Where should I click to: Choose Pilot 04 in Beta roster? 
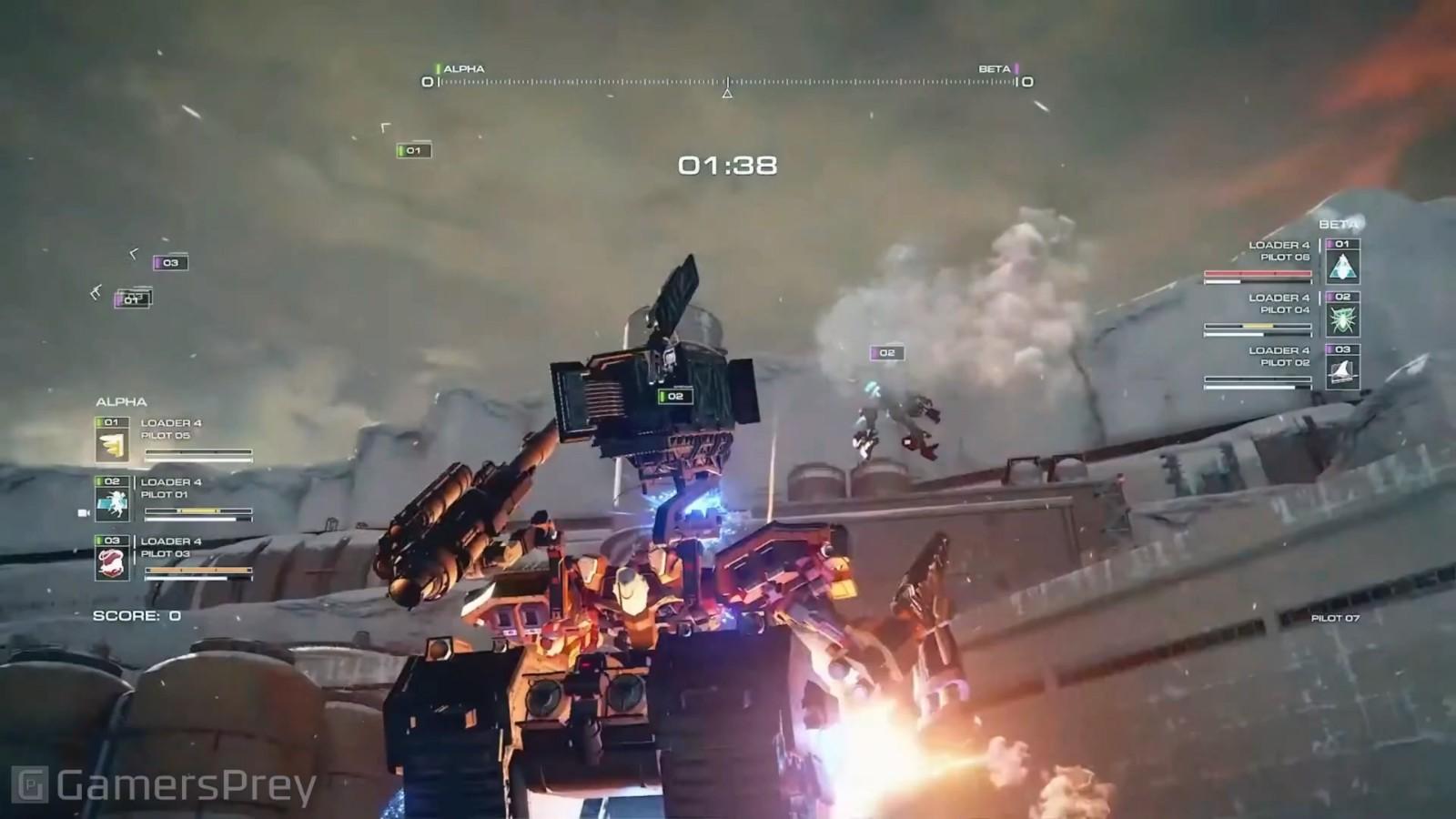point(1285,310)
